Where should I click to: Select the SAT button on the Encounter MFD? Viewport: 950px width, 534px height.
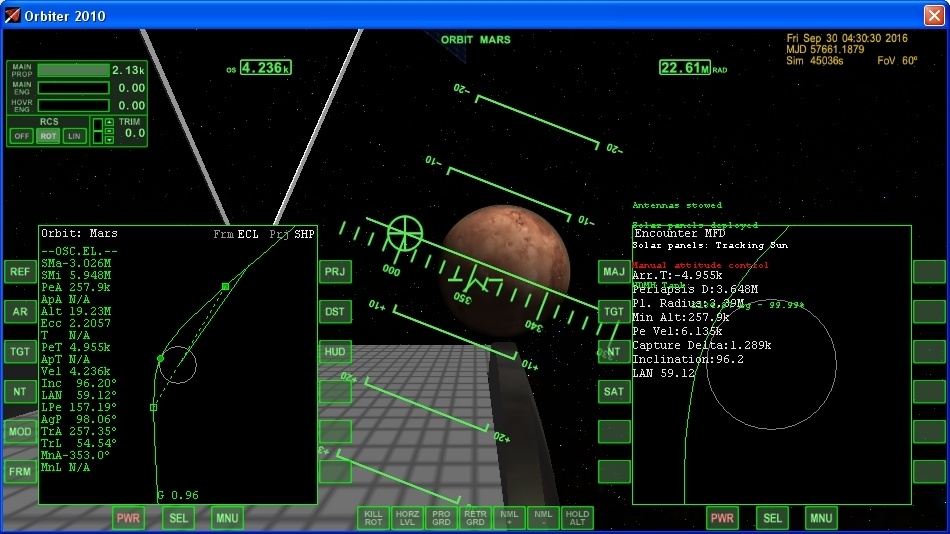(x=614, y=392)
